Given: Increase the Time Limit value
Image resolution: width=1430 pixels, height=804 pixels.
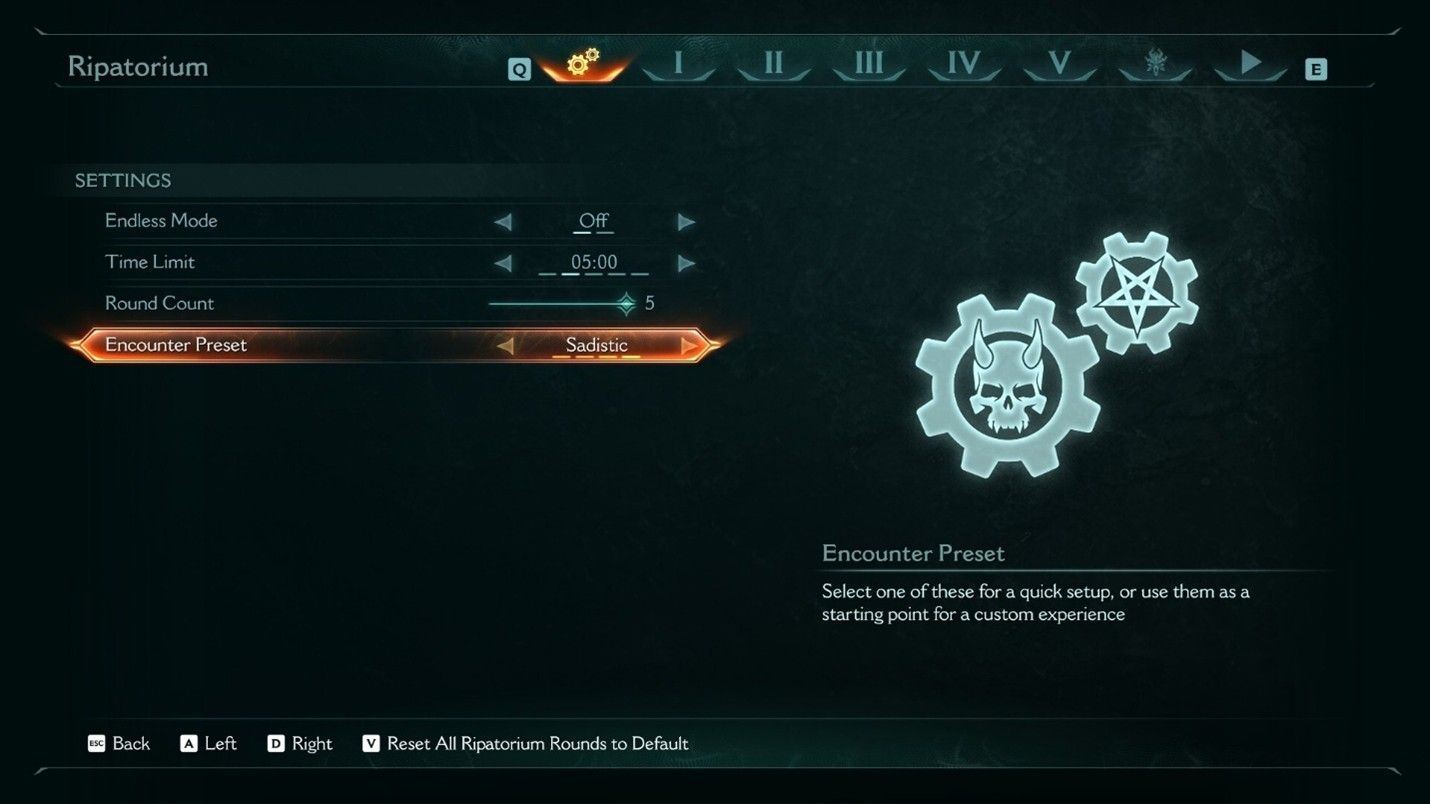Looking at the screenshot, I should (686, 262).
